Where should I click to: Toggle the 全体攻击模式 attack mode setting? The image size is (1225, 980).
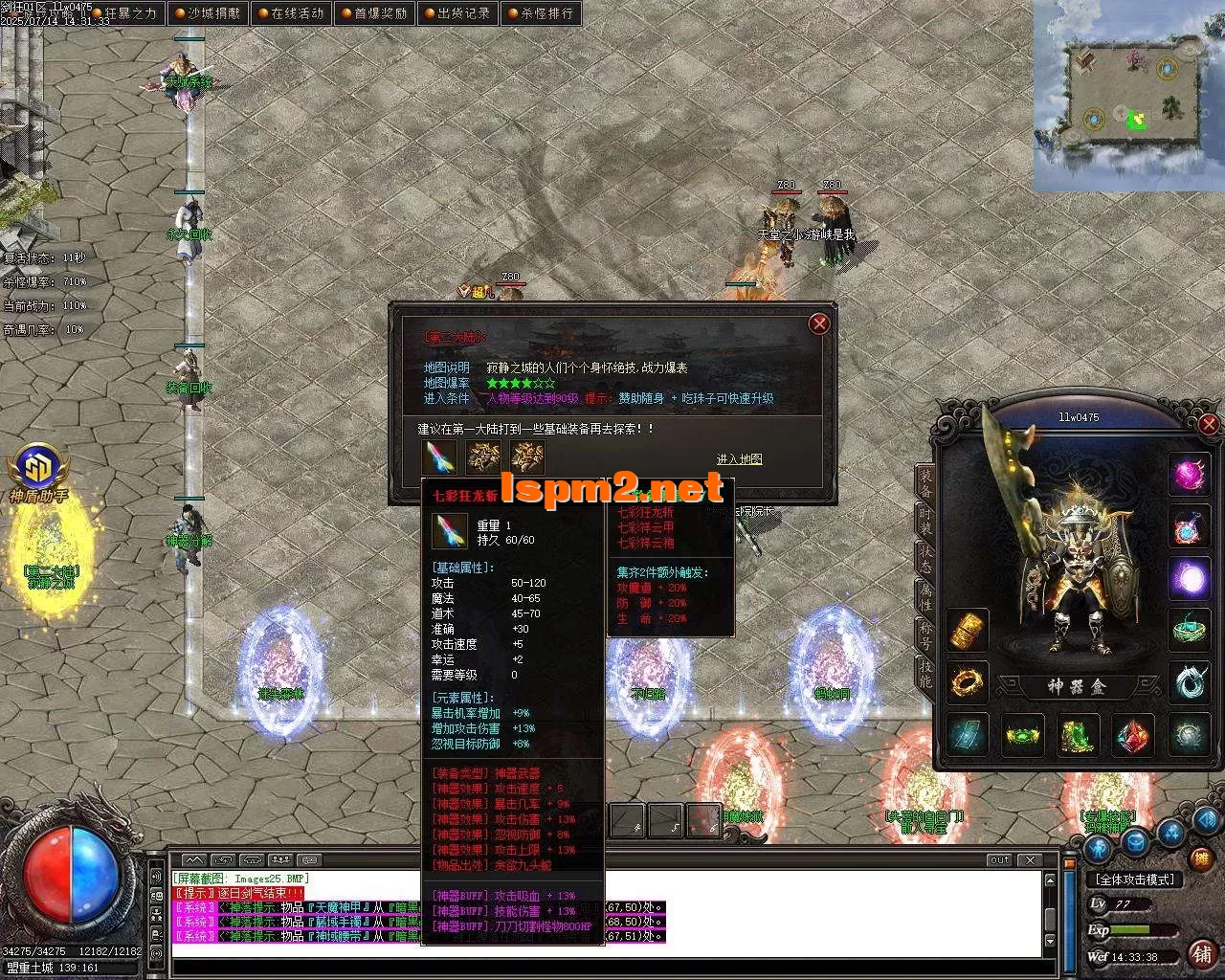(x=1135, y=880)
